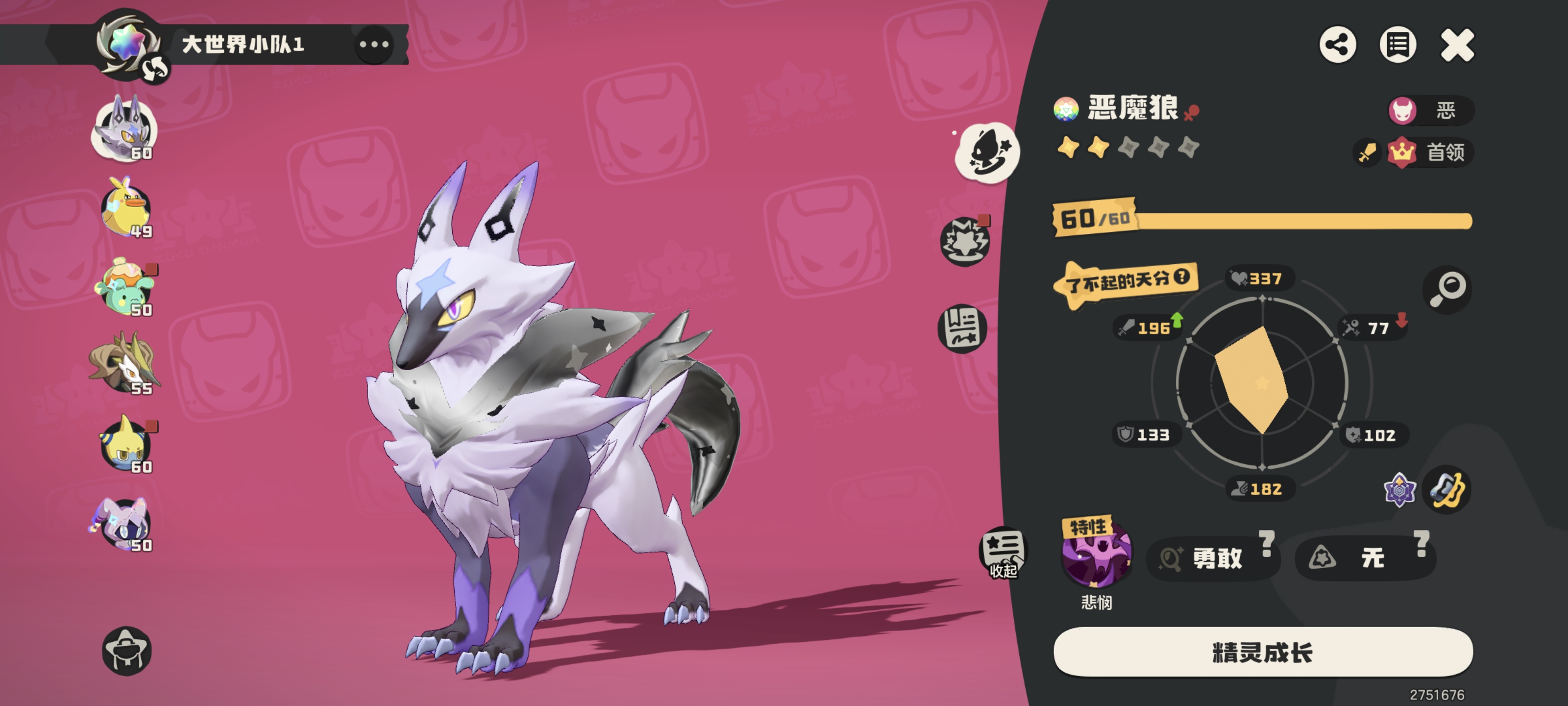
Task: Open the three-dot team options
Action: click(374, 45)
